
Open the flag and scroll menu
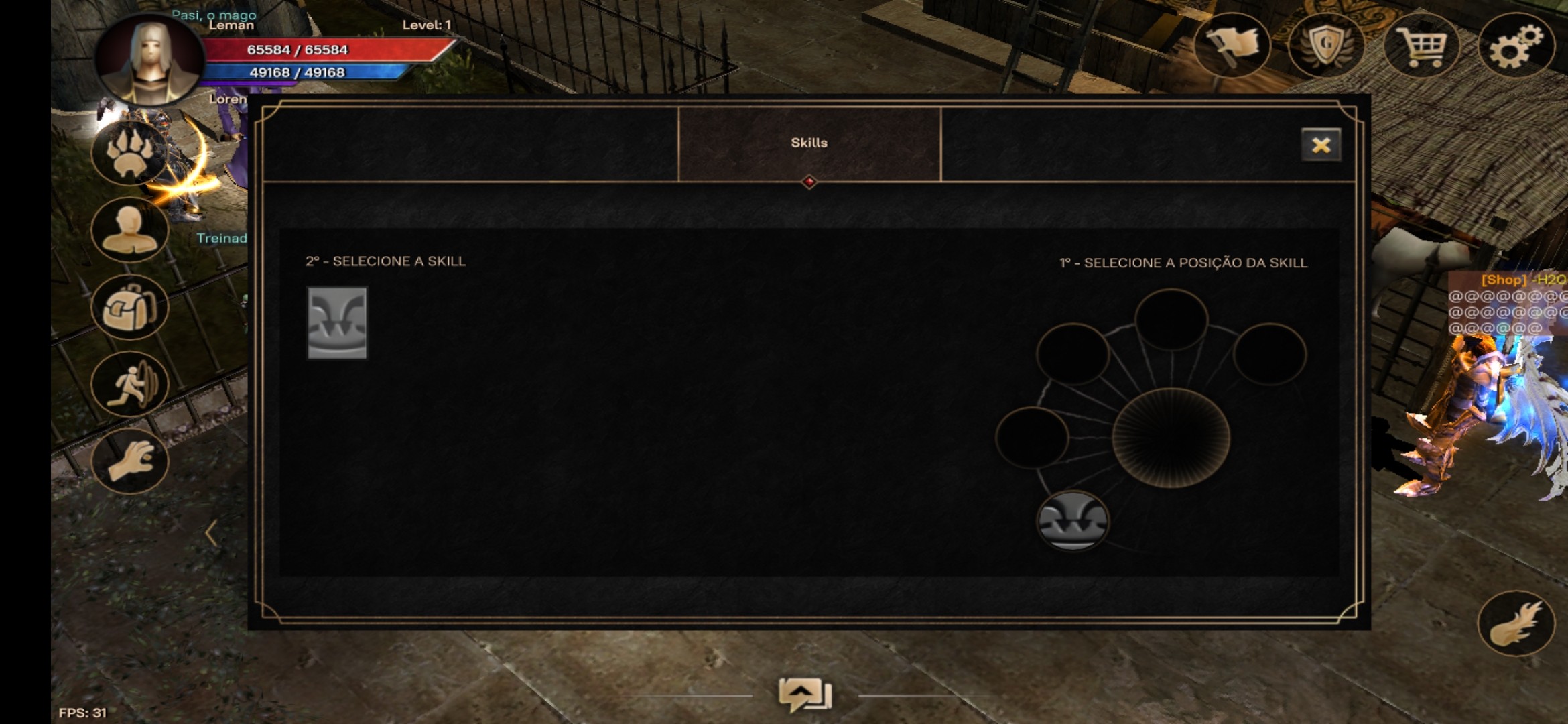pos(1232,46)
